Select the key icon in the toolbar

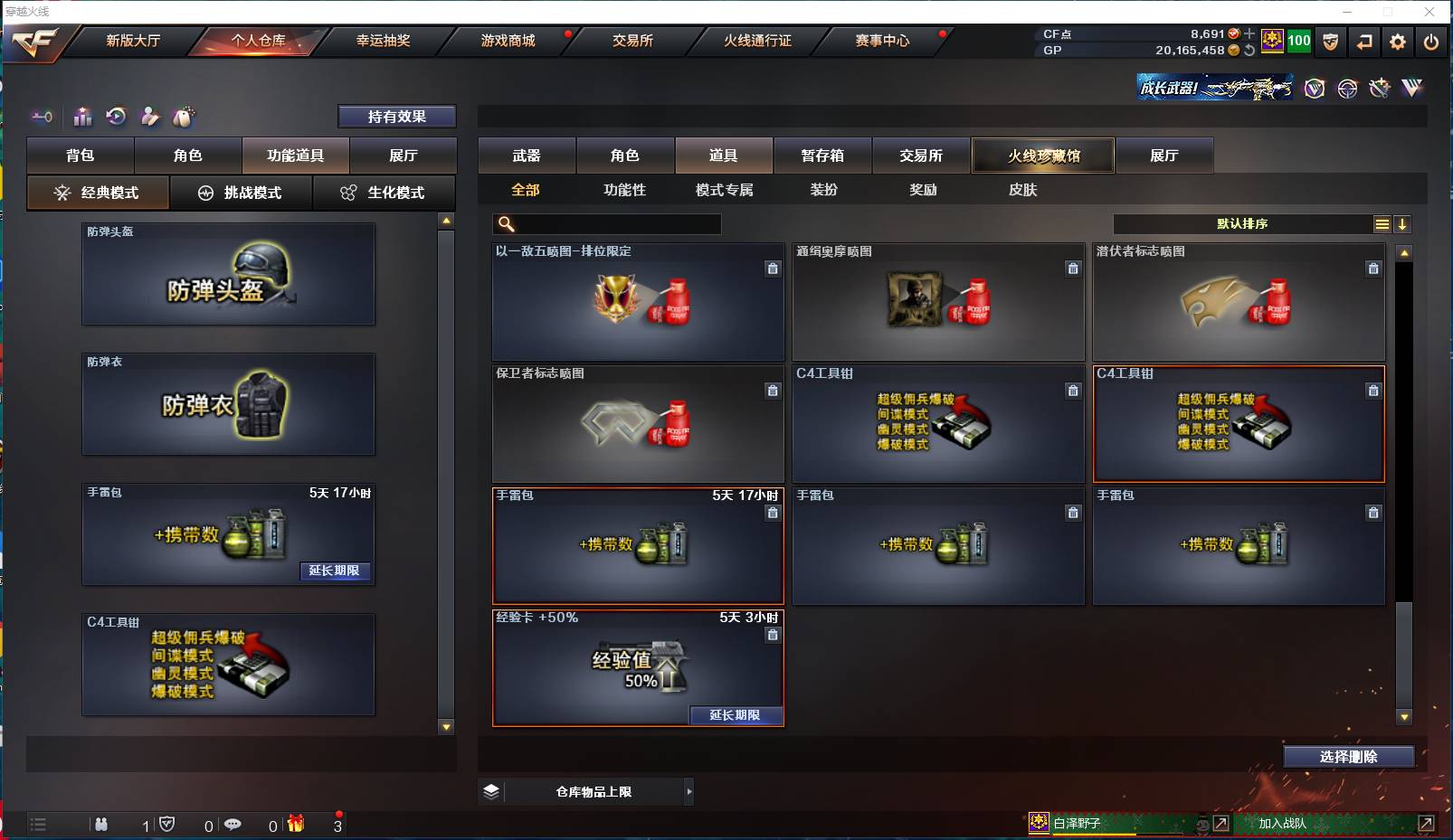pos(42,117)
